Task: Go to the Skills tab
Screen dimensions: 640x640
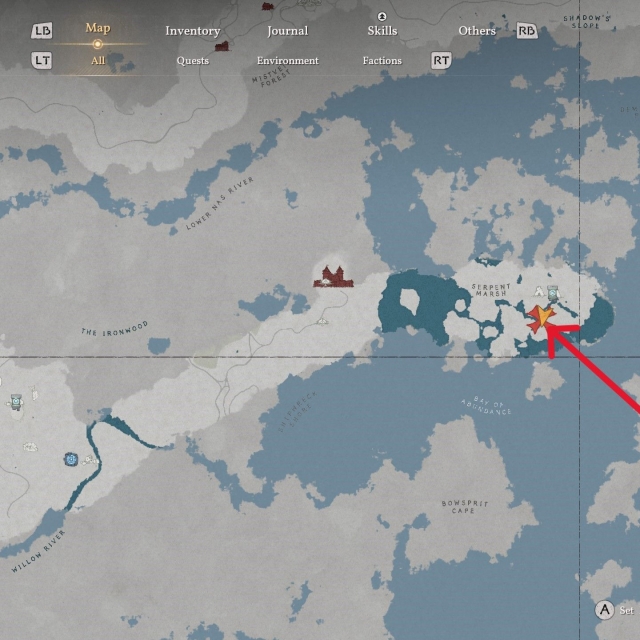Action: 382,30
